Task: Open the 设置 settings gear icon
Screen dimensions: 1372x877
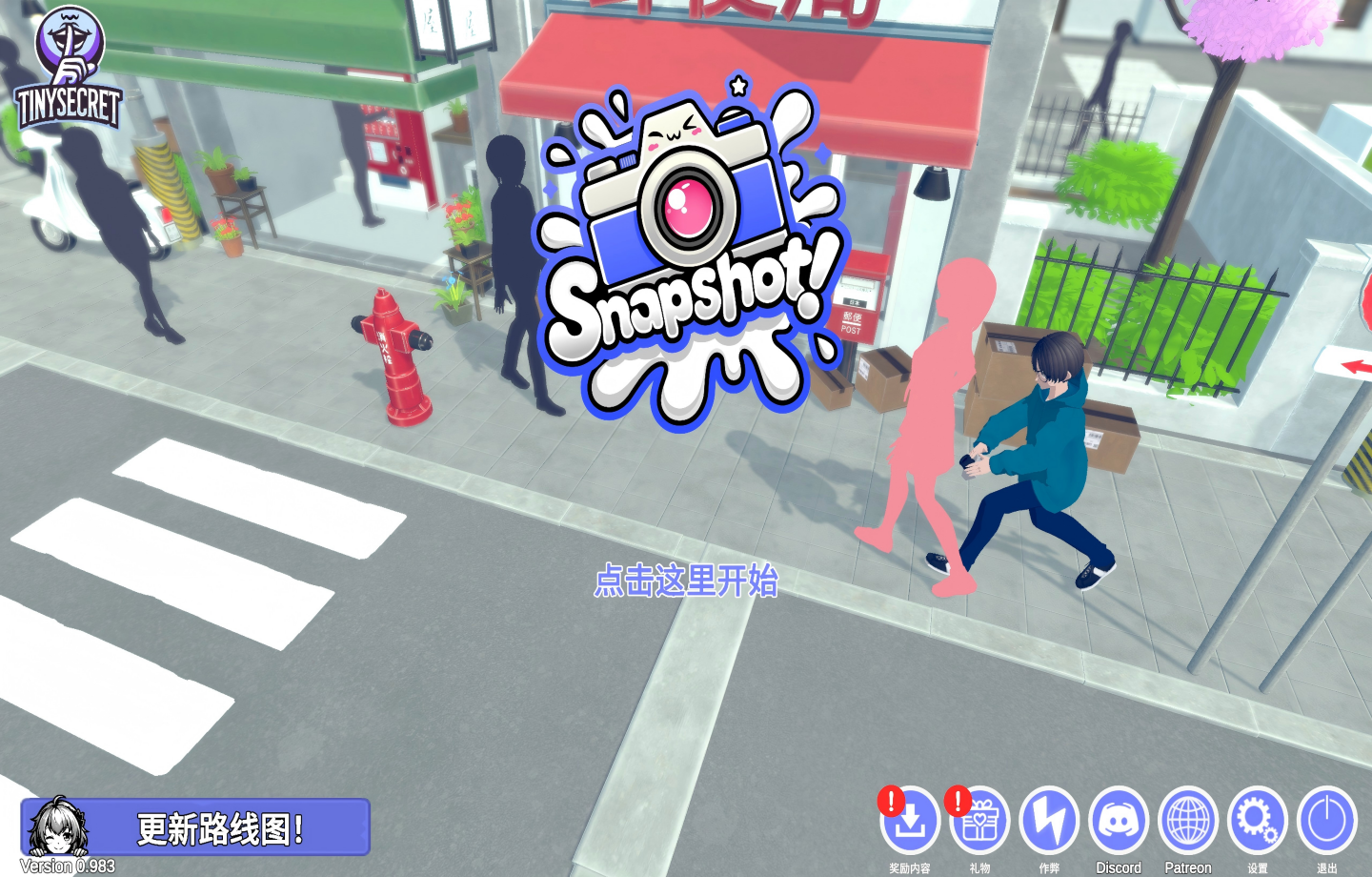Action: (1257, 822)
